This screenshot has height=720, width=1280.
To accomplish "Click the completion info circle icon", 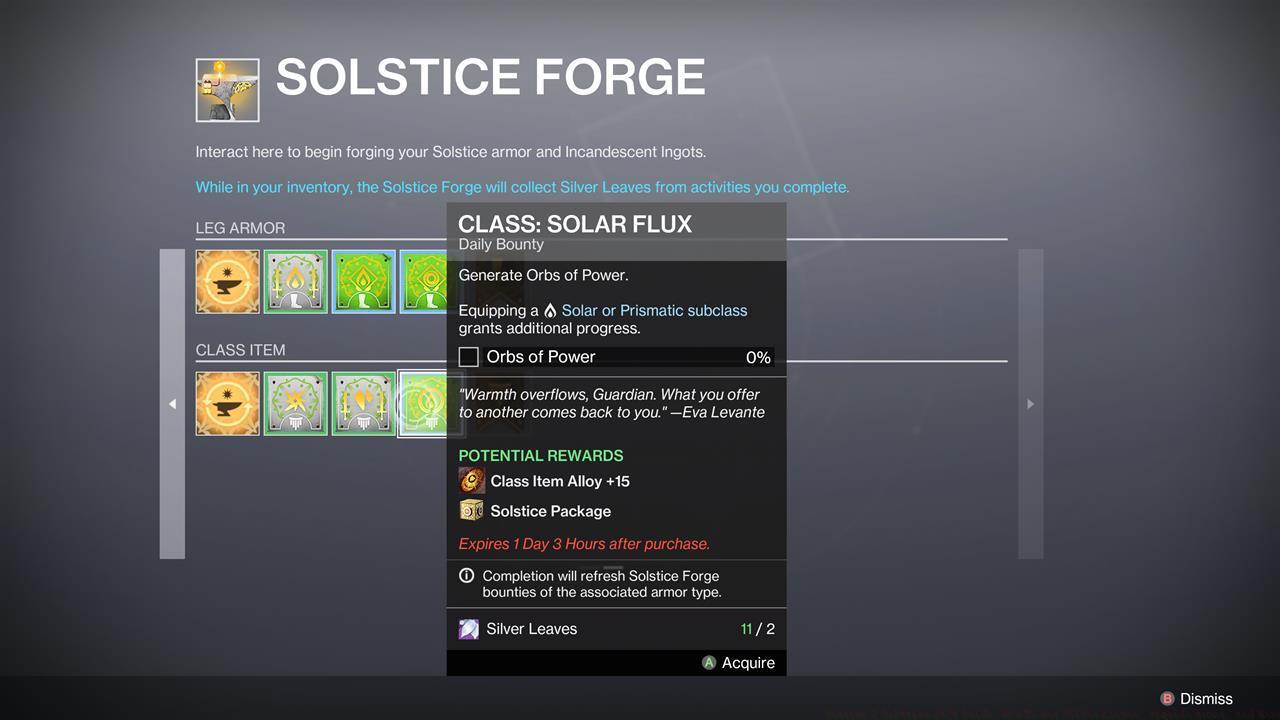I will [x=466, y=575].
